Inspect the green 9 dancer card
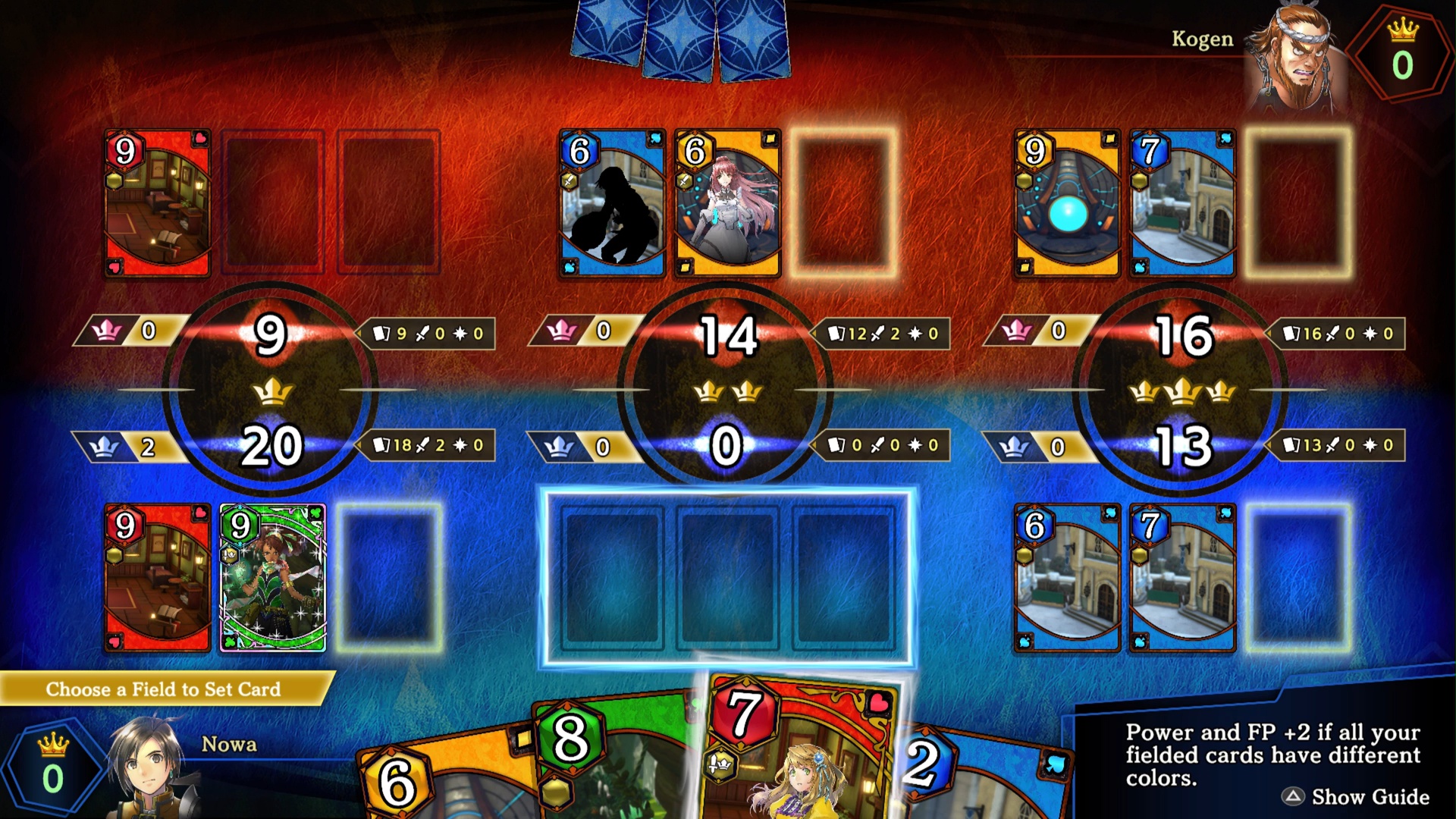 pos(273,578)
